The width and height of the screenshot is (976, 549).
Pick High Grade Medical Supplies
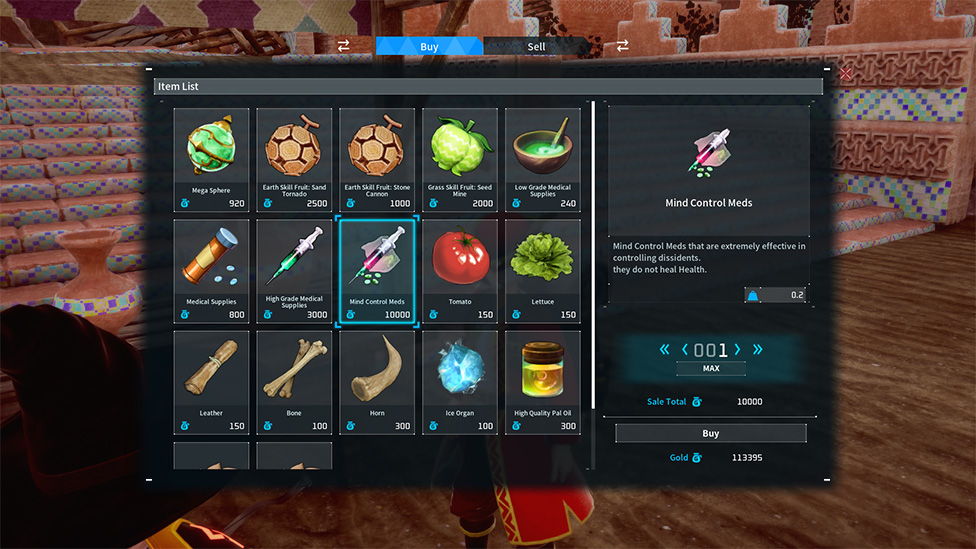click(x=294, y=272)
